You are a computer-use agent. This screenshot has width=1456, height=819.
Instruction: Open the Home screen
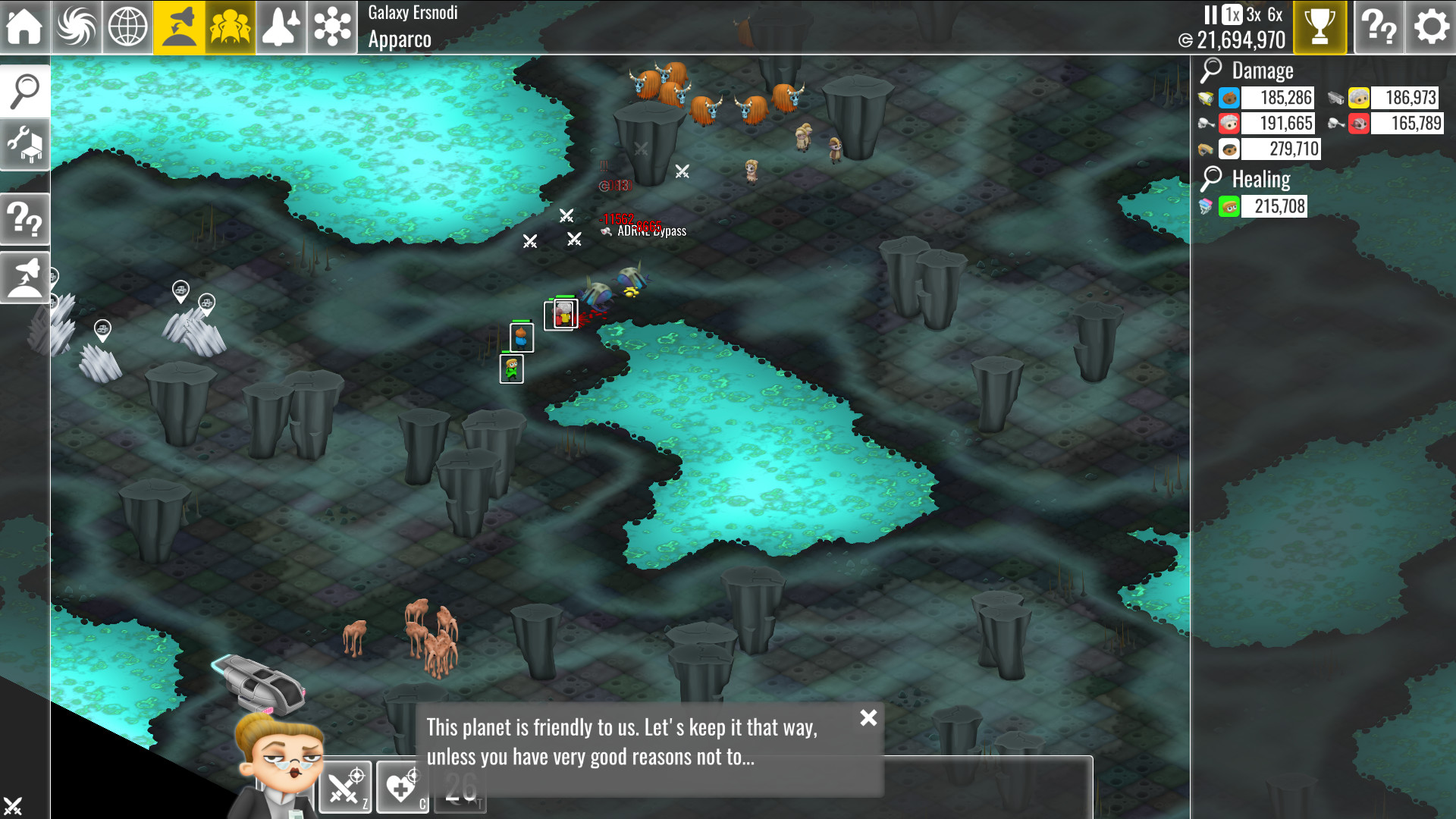tap(25, 26)
